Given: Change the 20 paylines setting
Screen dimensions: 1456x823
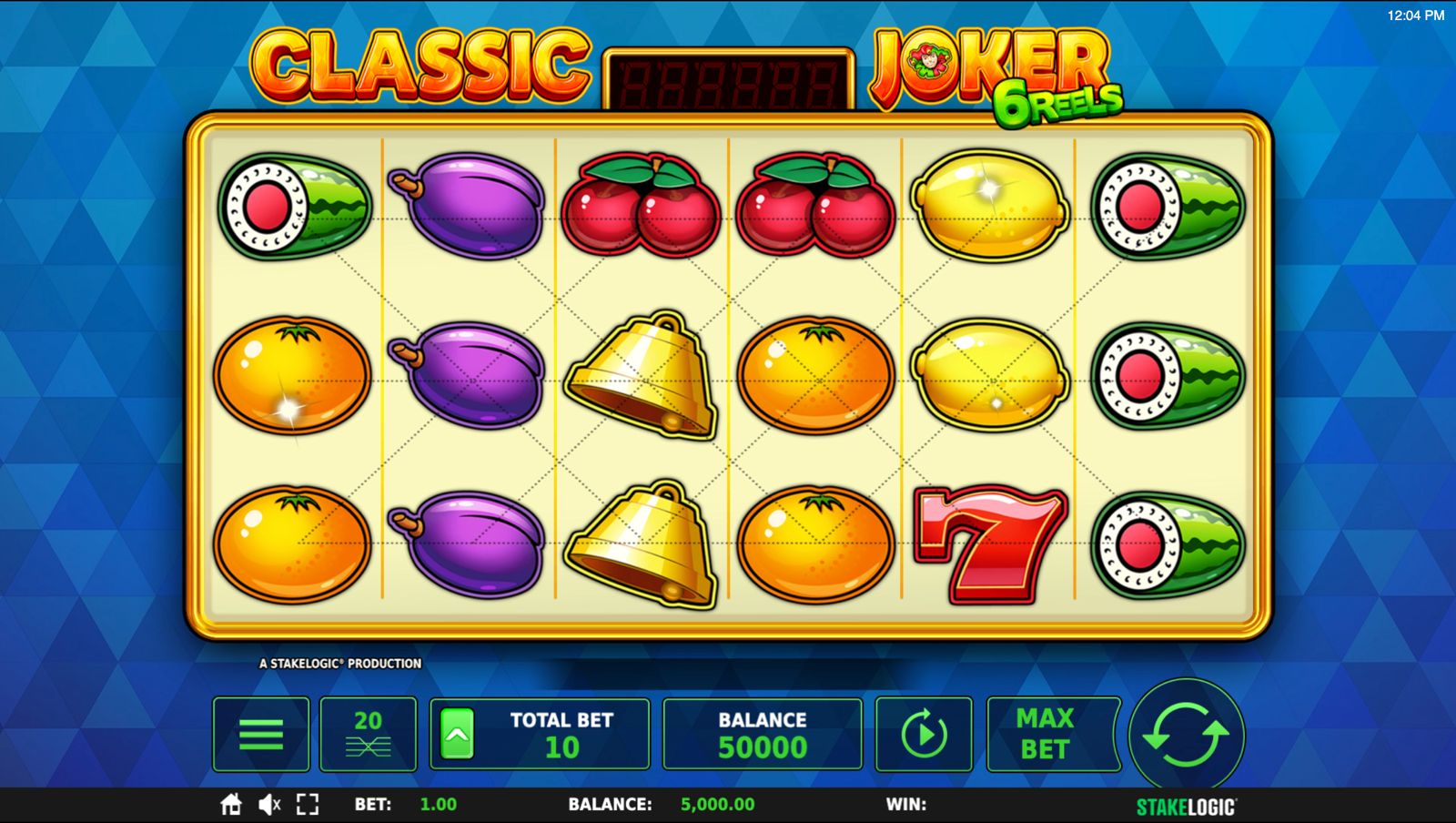Looking at the screenshot, I should (x=368, y=734).
